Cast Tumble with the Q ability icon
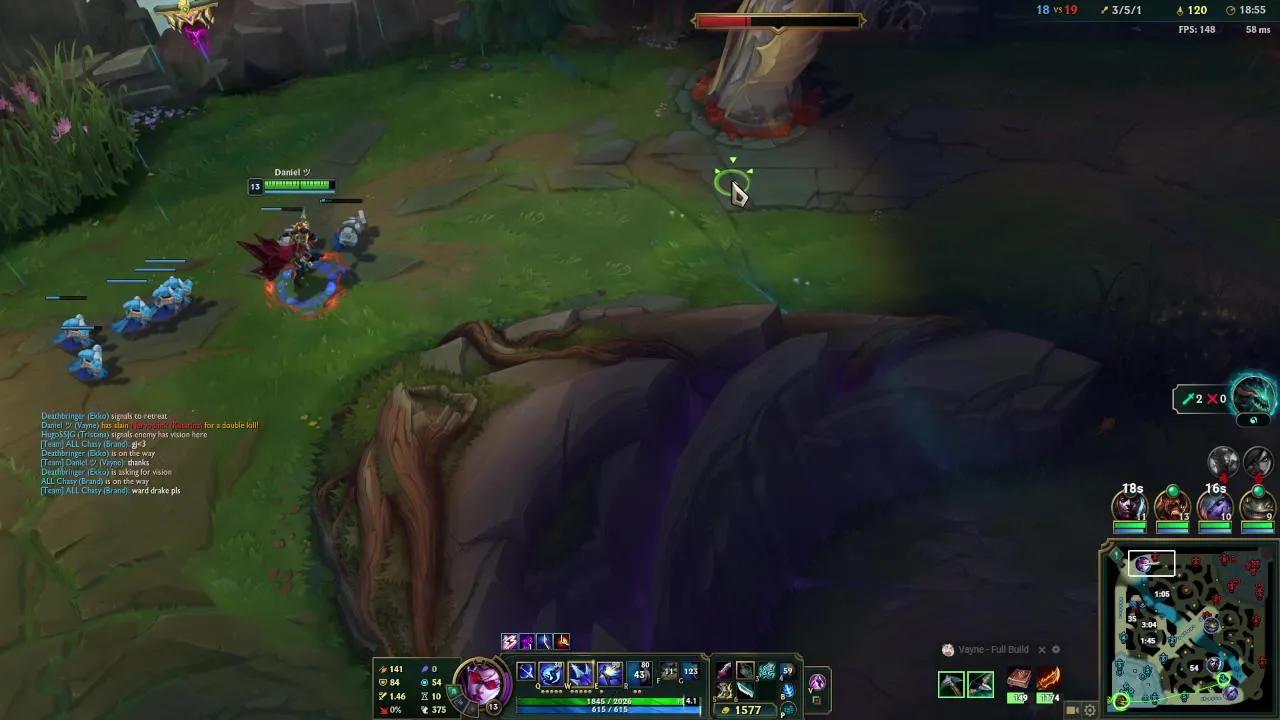 [551, 669]
